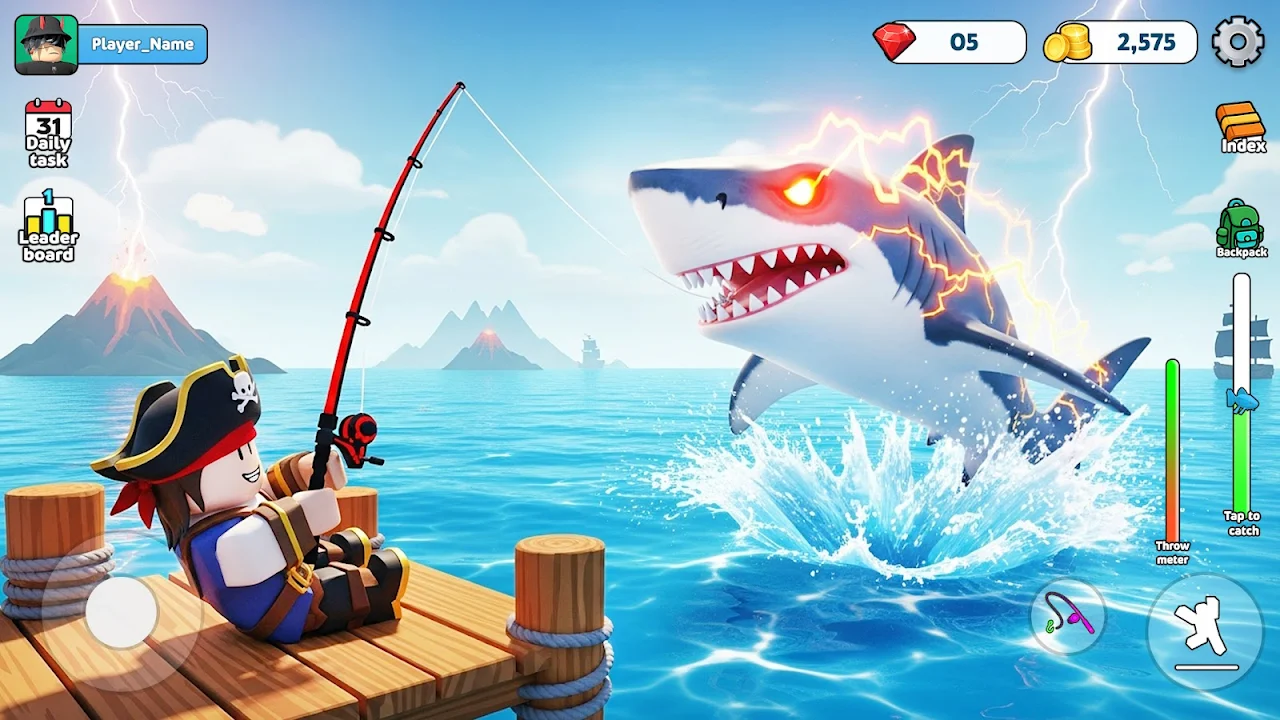Image resolution: width=1280 pixels, height=720 pixels.
Task: Click the red gem currency counter
Action: tap(950, 42)
